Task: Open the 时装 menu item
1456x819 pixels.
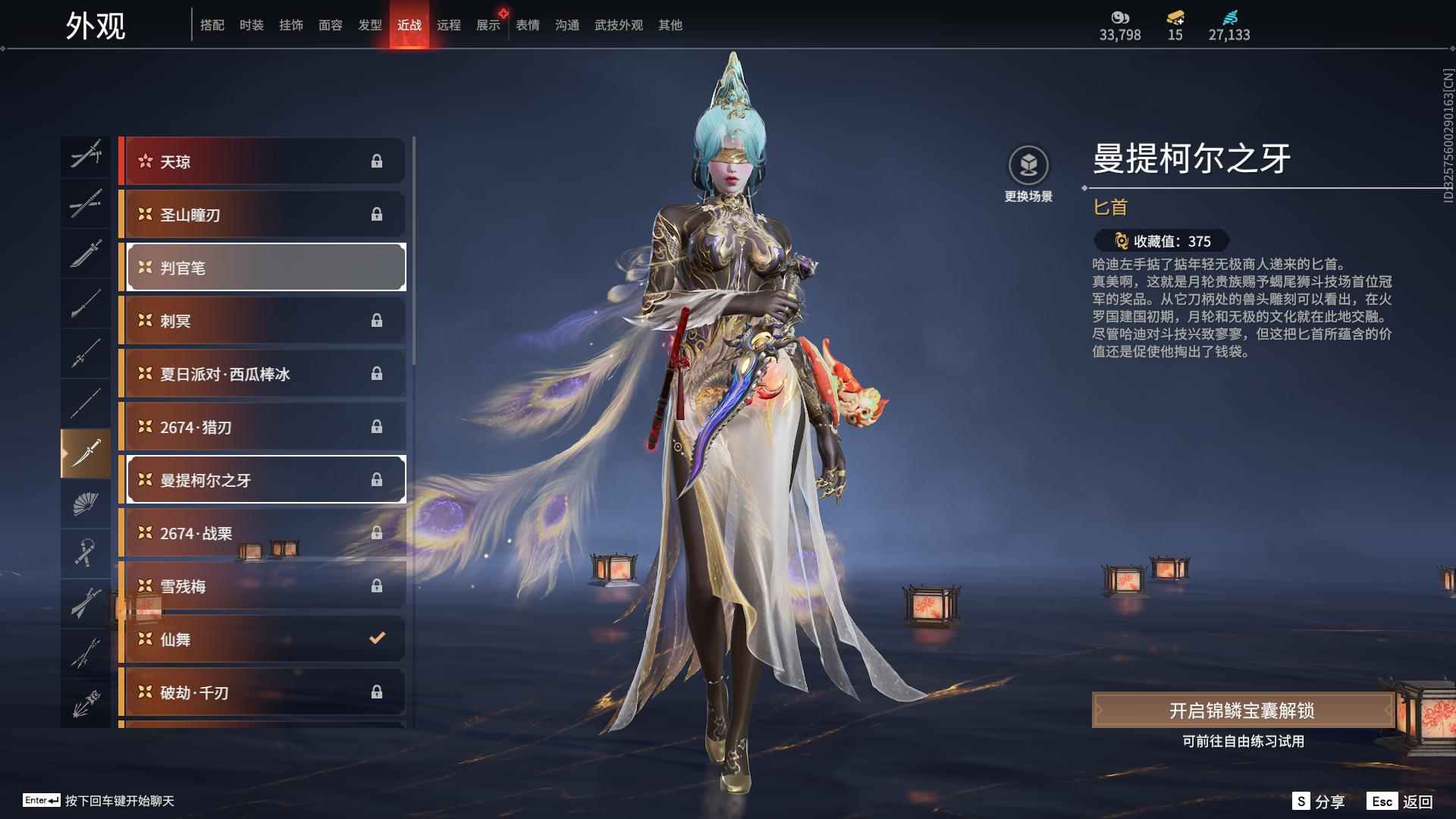Action: (x=251, y=24)
